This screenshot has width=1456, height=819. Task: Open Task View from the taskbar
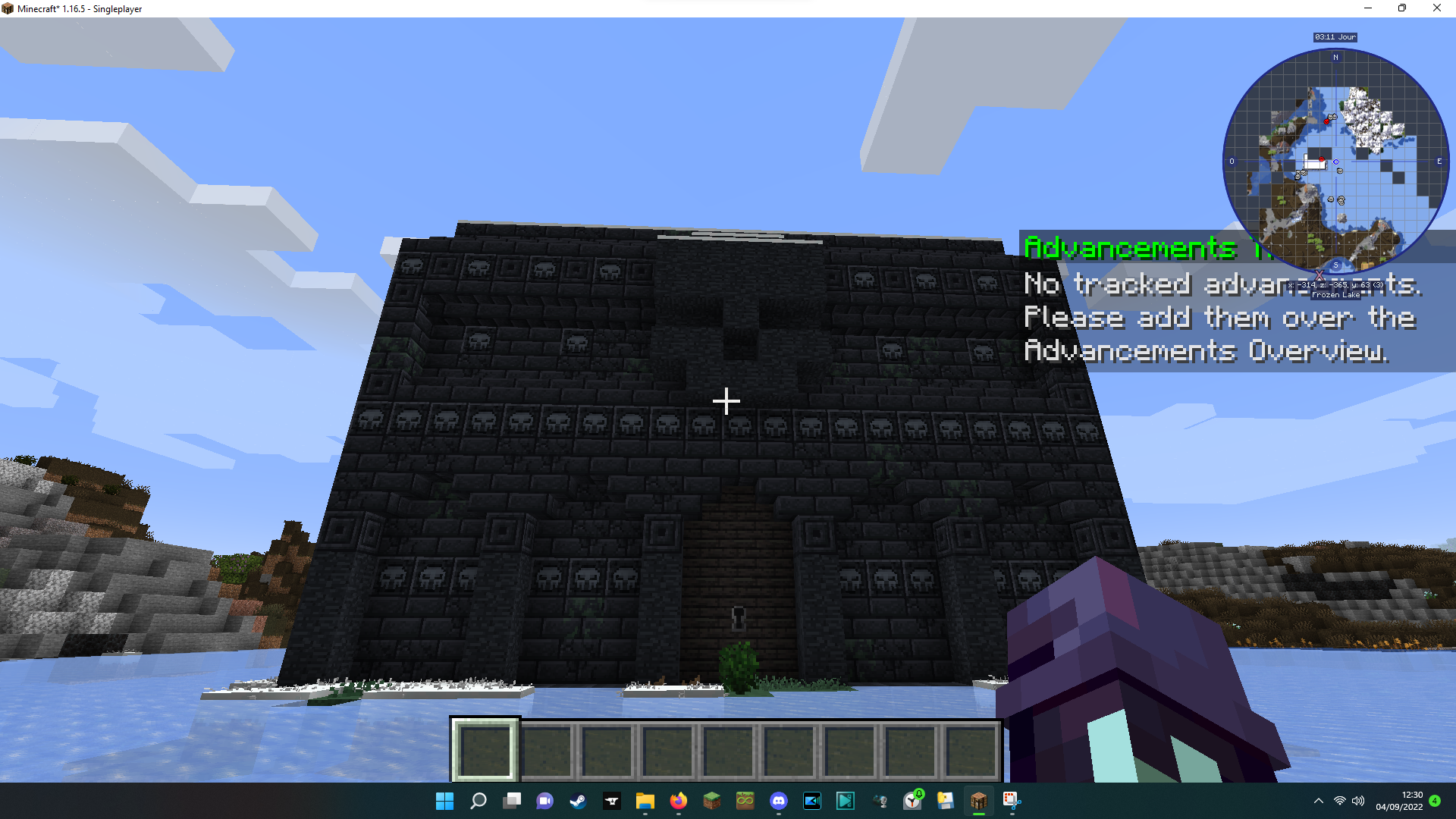(511, 802)
